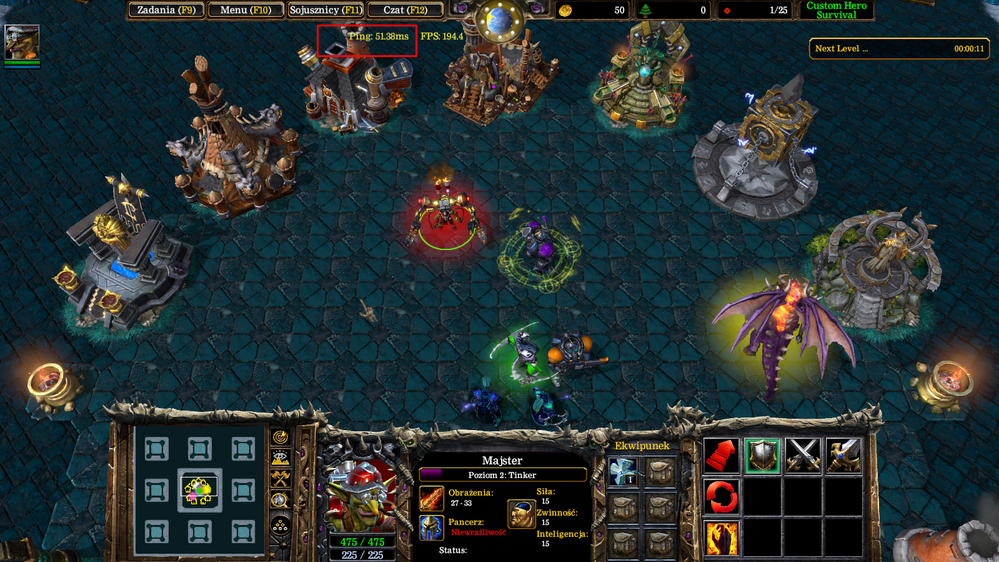Screen dimensions: 999x562
Task: Choose the crossed swords attack command
Action: click(x=802, y=456)
